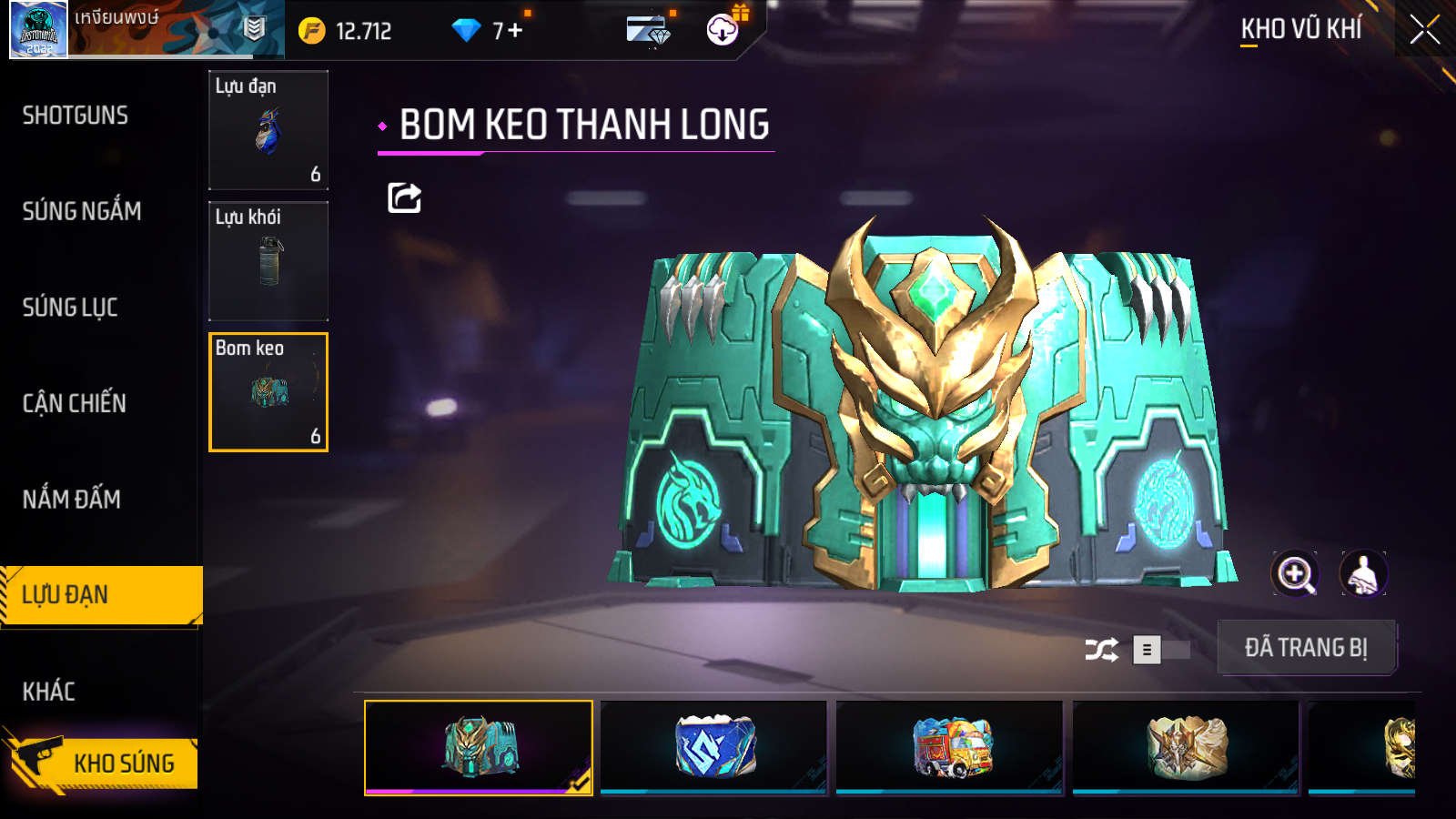Show the CẬN CHIẾN weapons

[x=75, y=403]
